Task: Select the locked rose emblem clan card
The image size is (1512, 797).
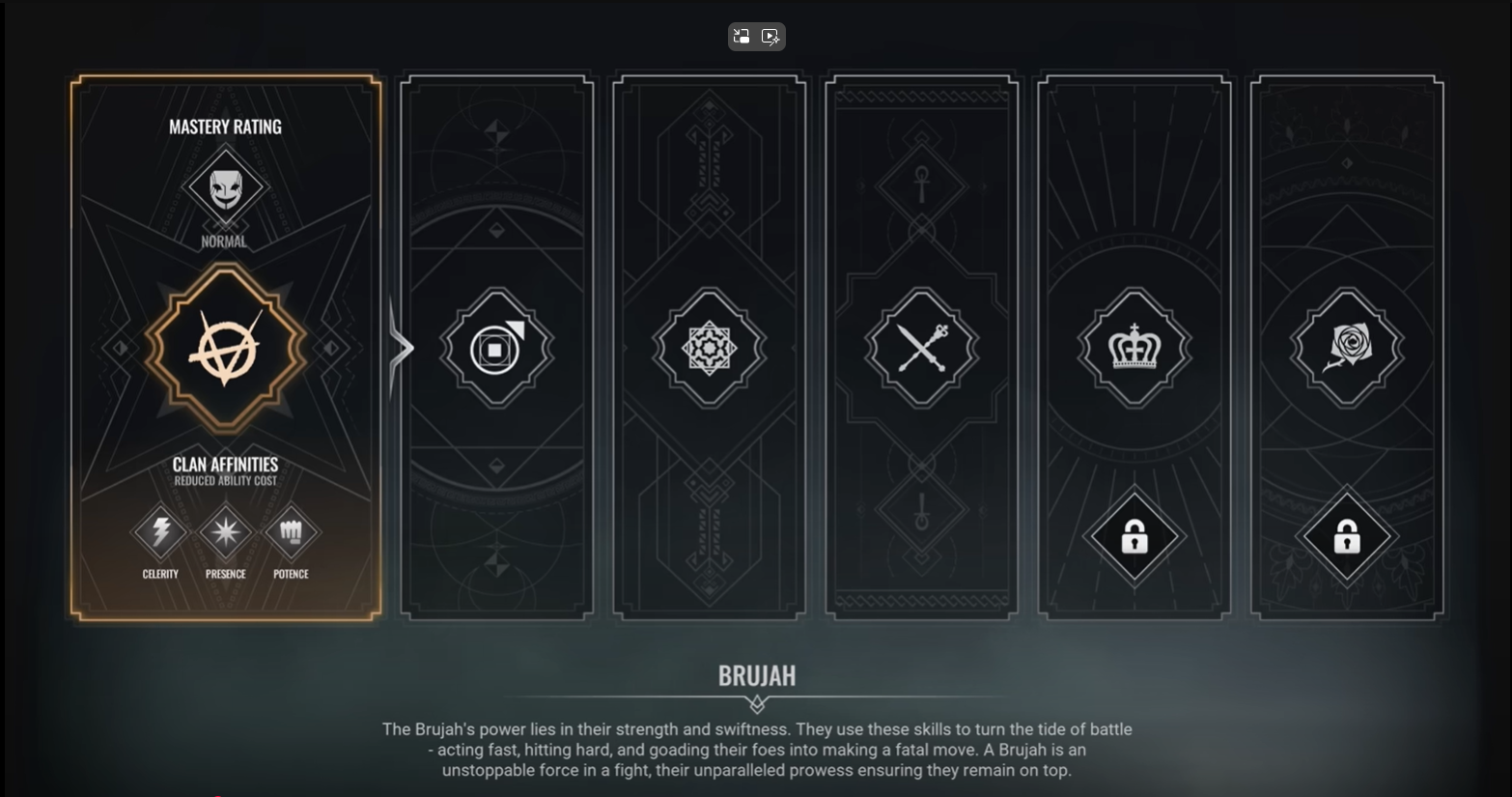Action: coord(1346,347)
